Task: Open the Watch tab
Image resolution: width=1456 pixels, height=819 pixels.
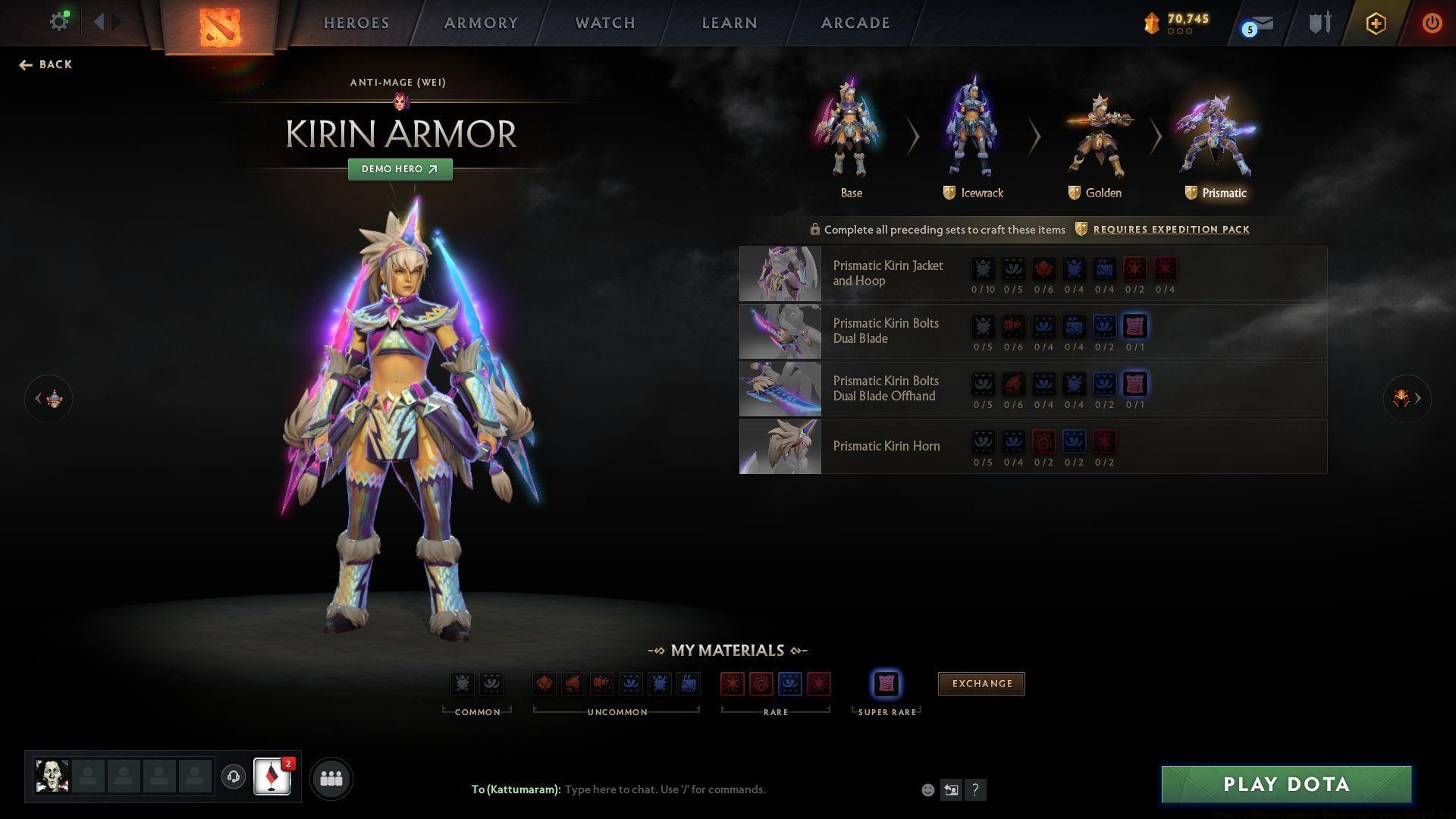Action: [x=605, y=23]
